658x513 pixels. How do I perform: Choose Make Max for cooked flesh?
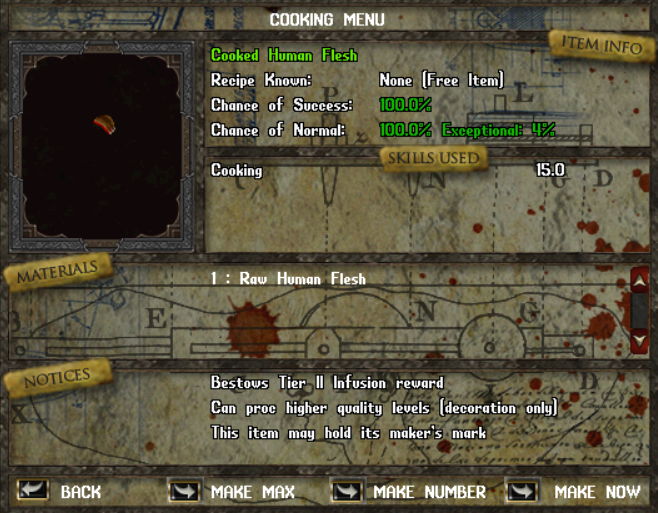coord(185,491)
